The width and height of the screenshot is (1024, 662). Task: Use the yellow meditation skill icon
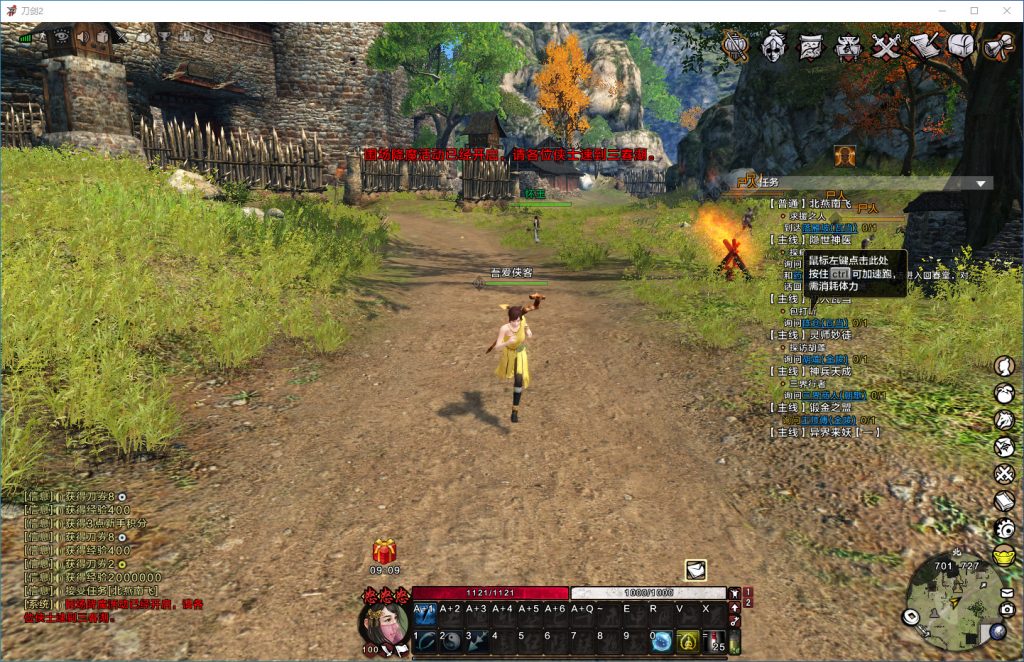[x=688, y=641]
